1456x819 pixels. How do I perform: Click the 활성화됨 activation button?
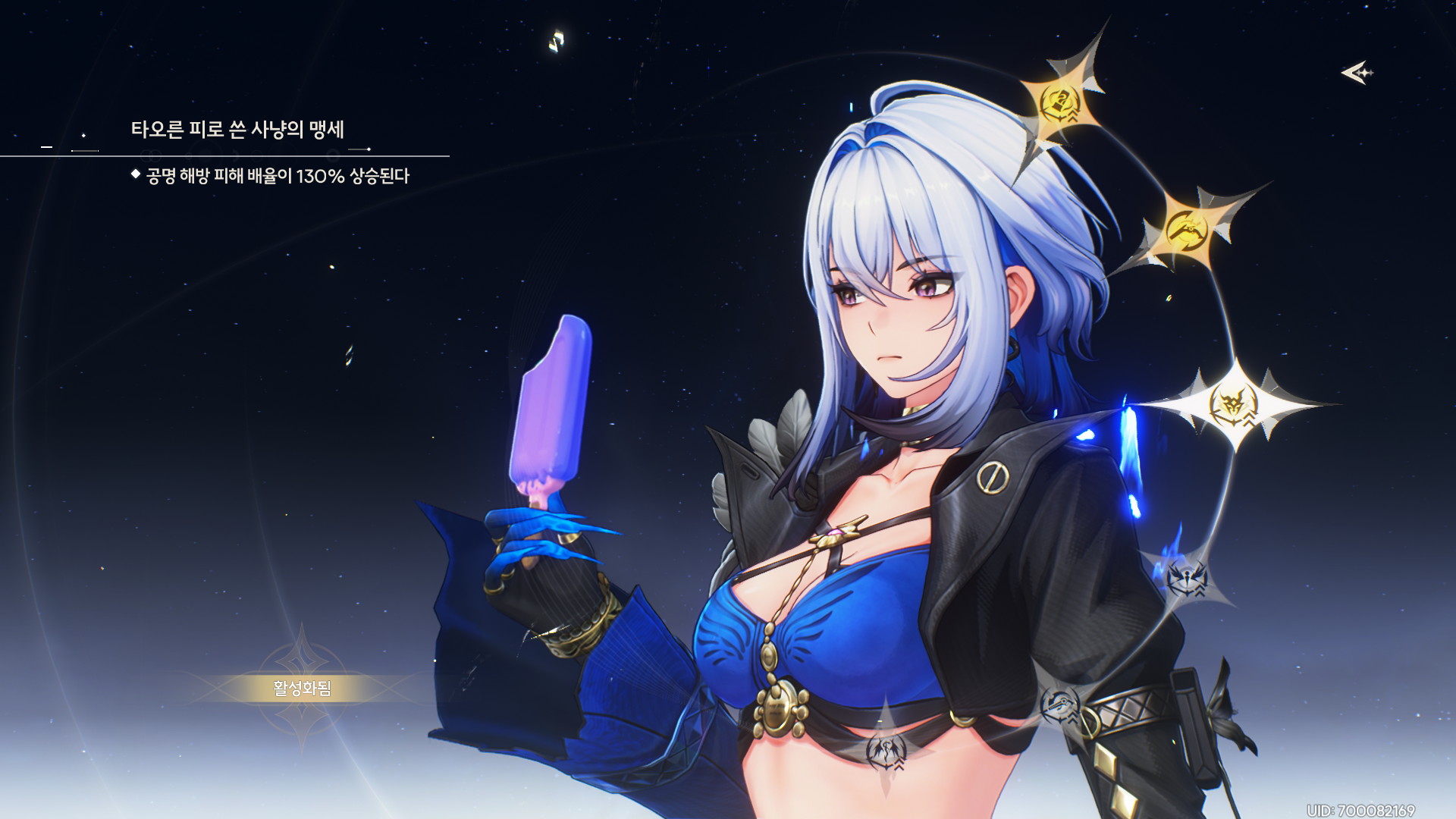[x=302, y=688]
